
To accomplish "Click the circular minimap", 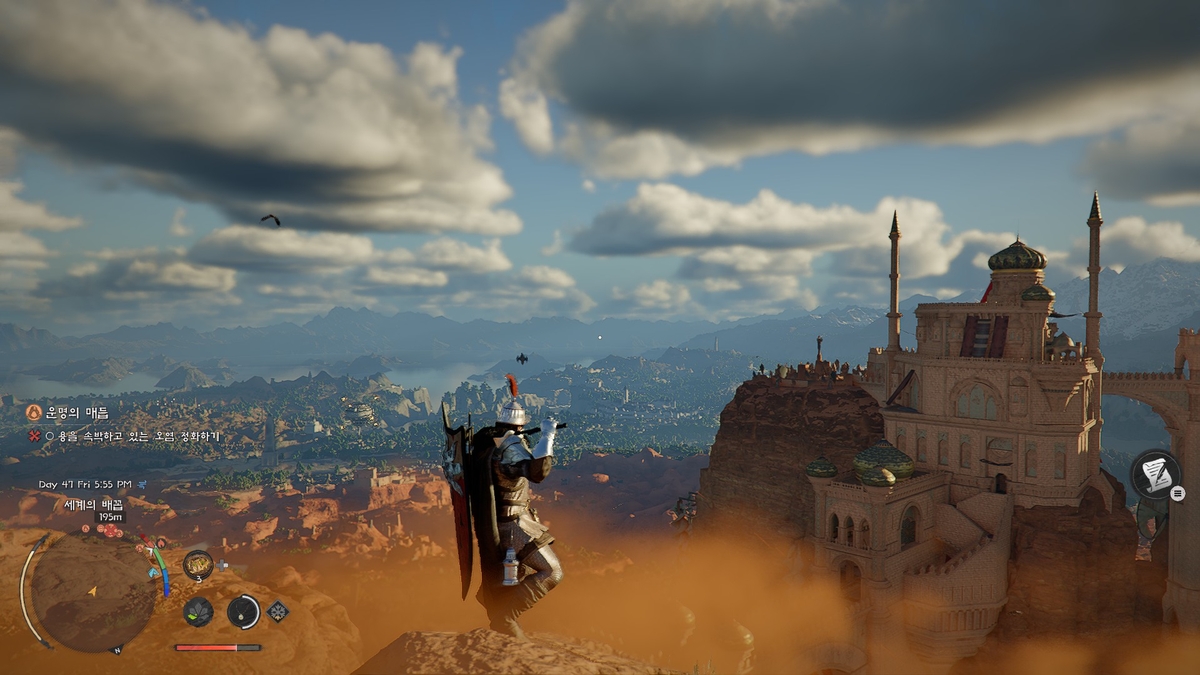I will coord(92,590).
